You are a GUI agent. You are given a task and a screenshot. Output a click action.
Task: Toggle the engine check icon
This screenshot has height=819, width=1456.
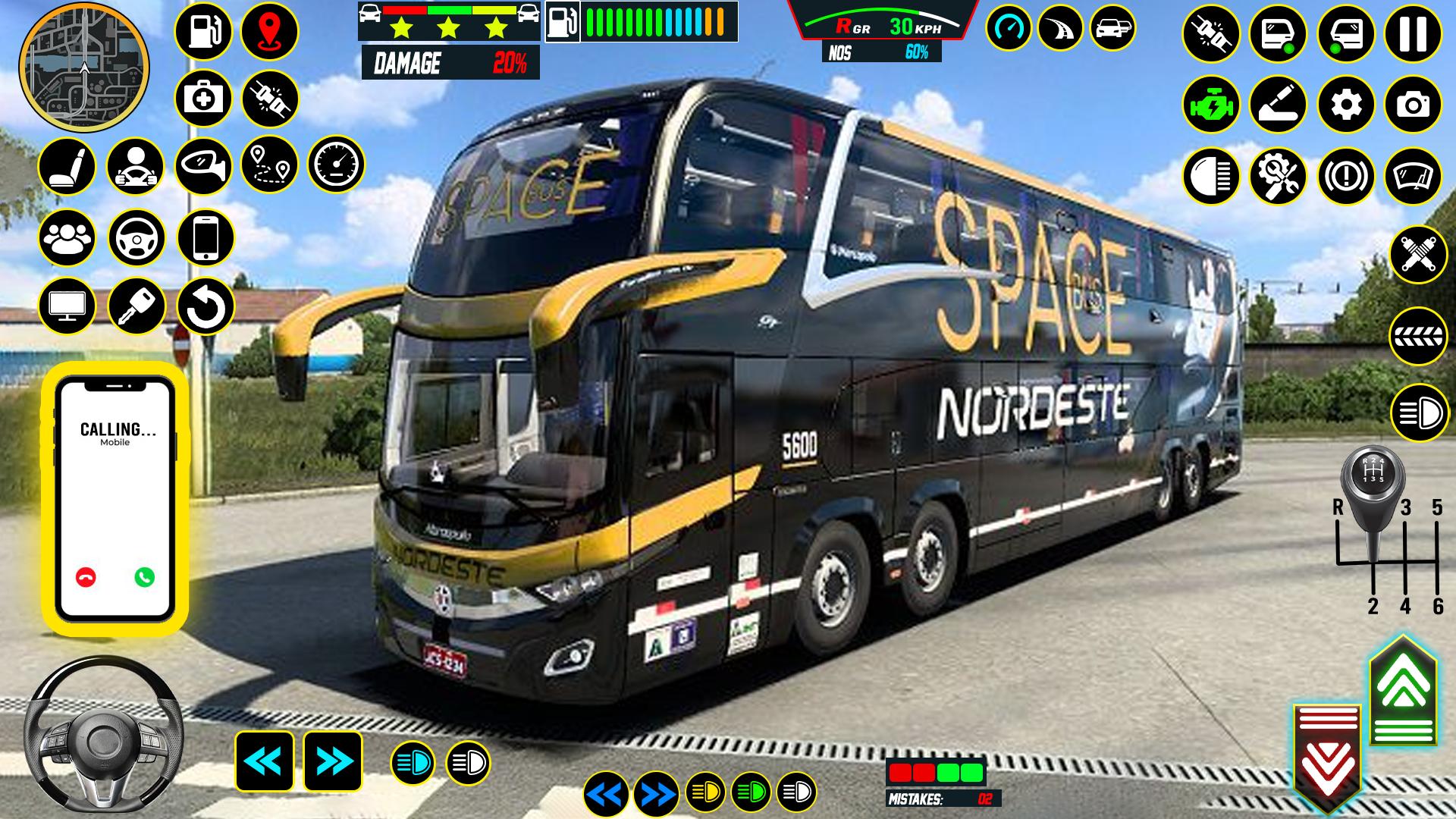click(x=1211, y=105)
